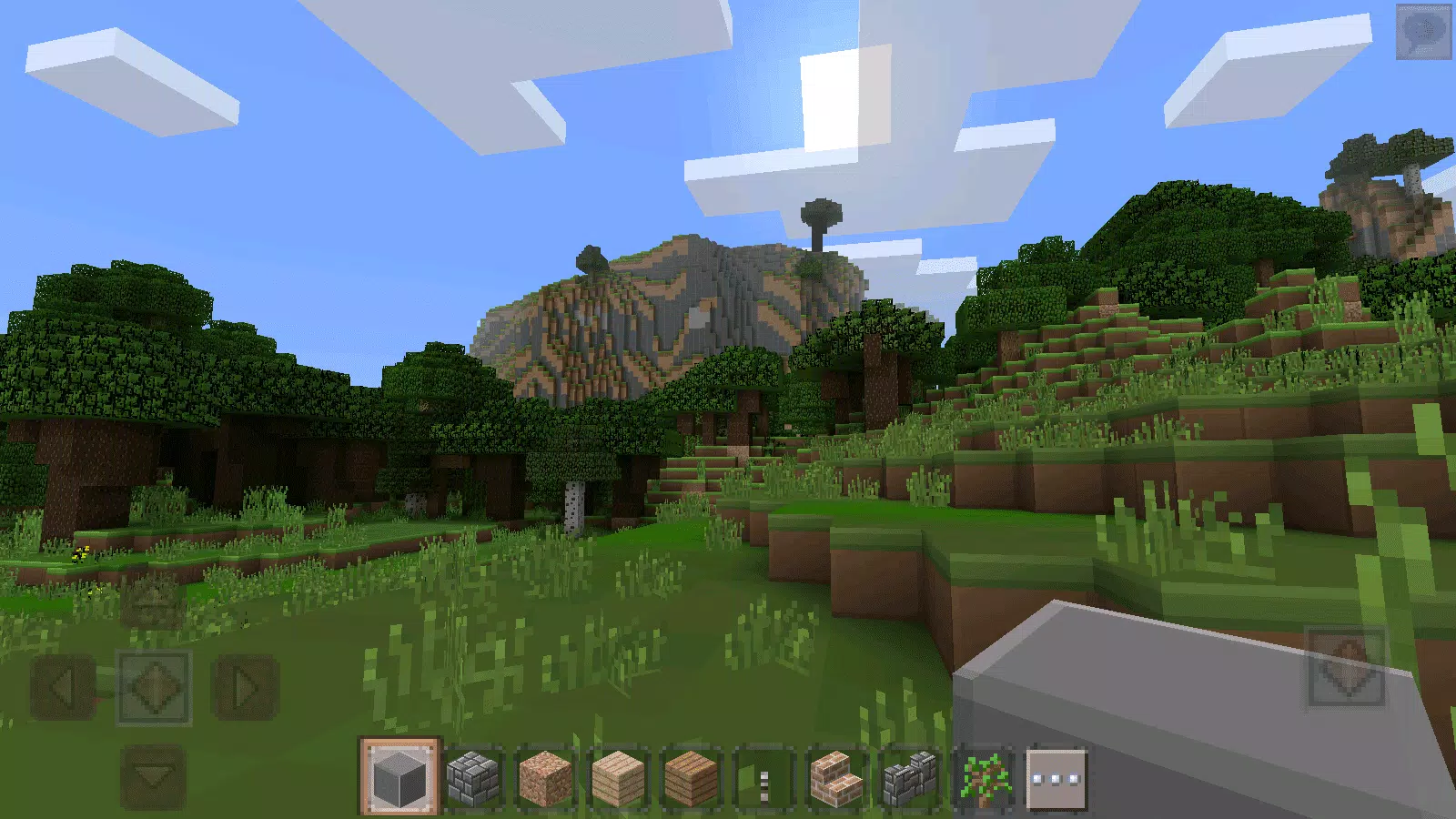Select the cobblestone block slot

point(471,778)
